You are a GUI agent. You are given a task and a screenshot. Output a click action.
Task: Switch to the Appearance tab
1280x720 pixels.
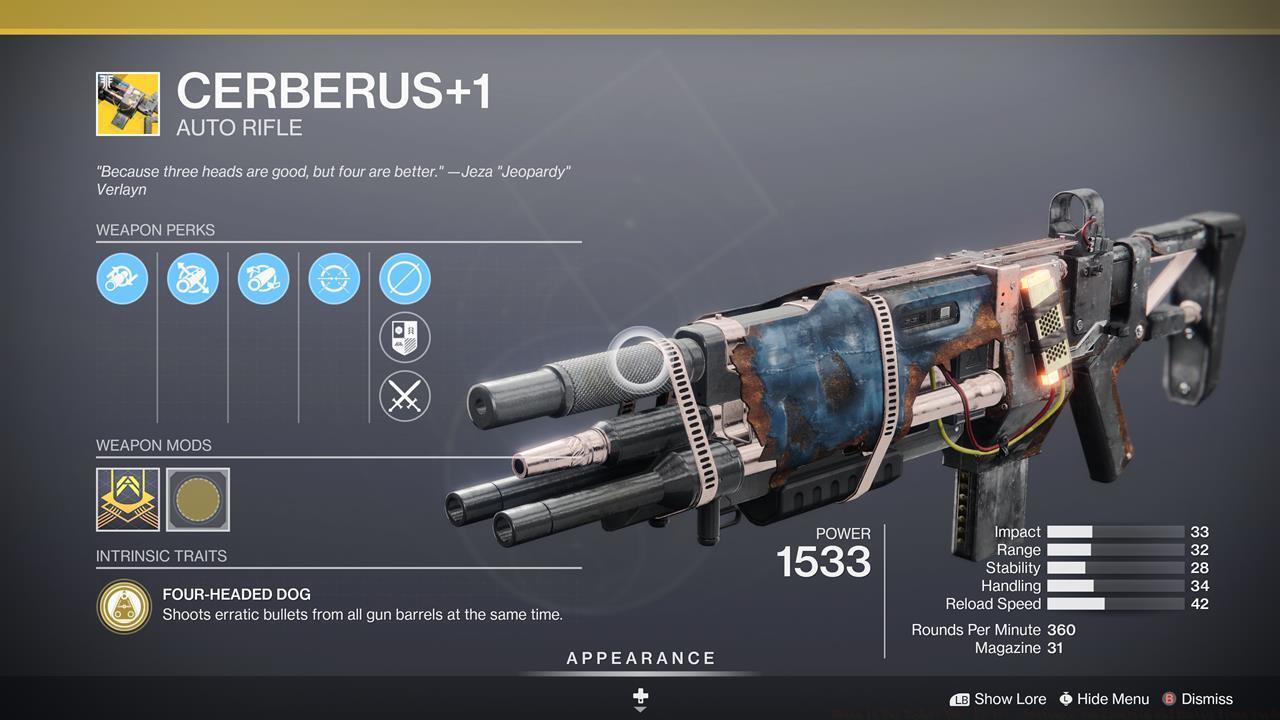pyautogui.click(x=639, y=658)
